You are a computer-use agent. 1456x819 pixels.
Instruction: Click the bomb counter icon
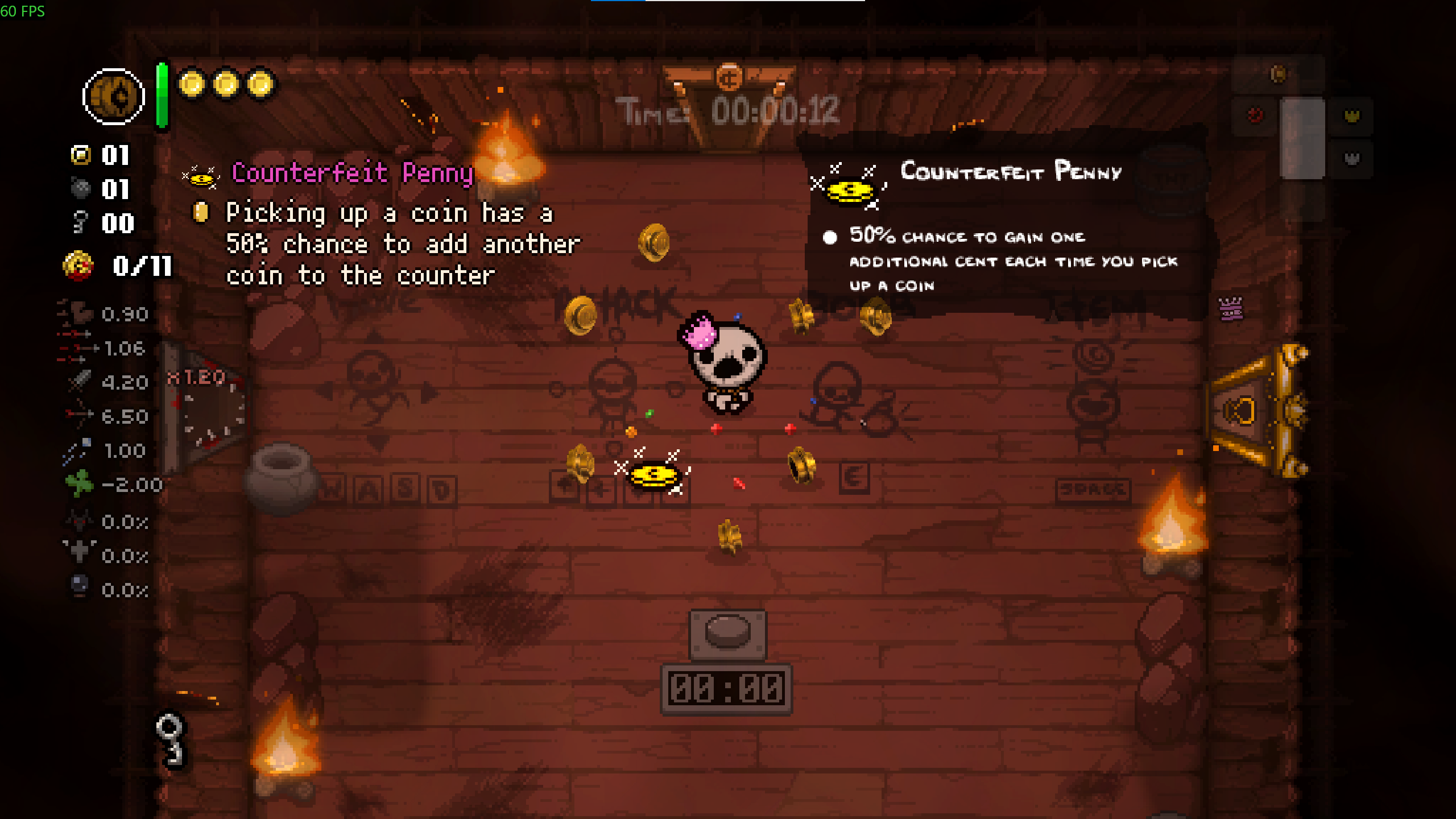tap(81, 188)
